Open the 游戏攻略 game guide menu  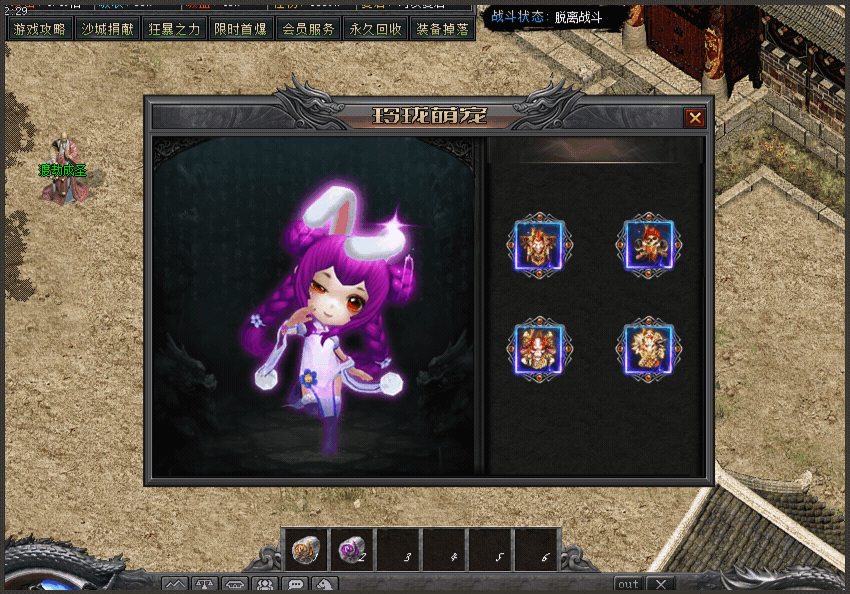tap(40, 29)
